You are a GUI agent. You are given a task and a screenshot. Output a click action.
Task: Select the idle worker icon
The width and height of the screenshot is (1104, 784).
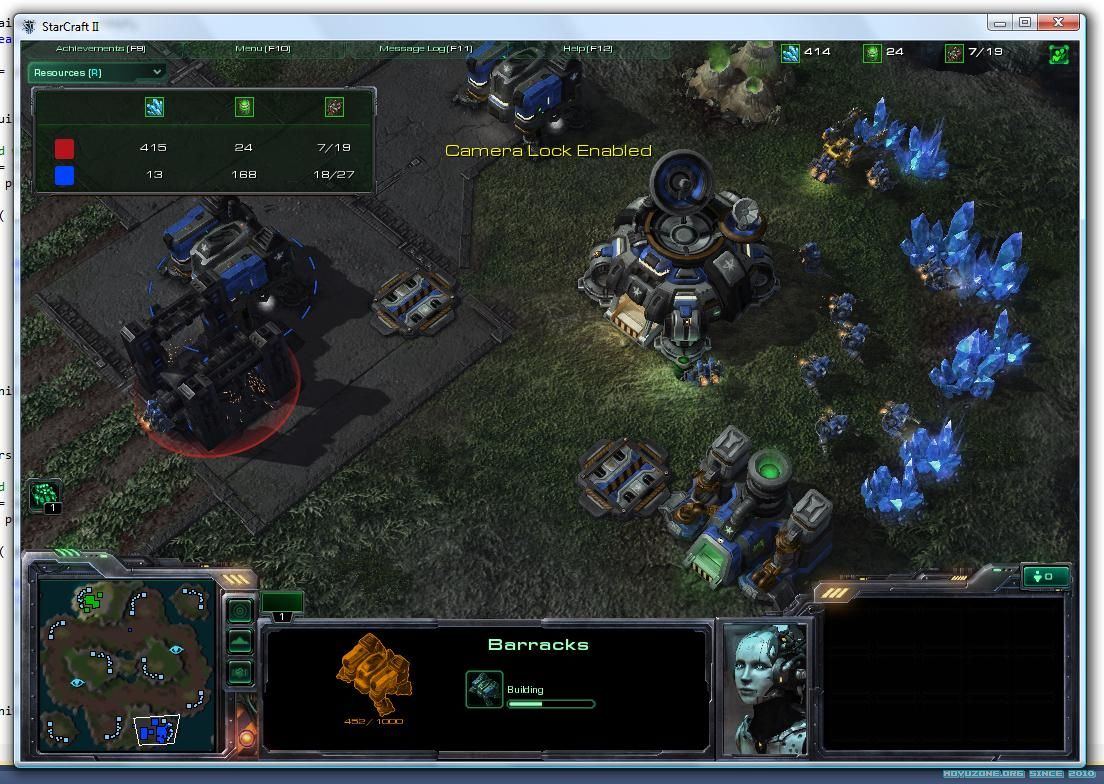[x=45, y=495]
